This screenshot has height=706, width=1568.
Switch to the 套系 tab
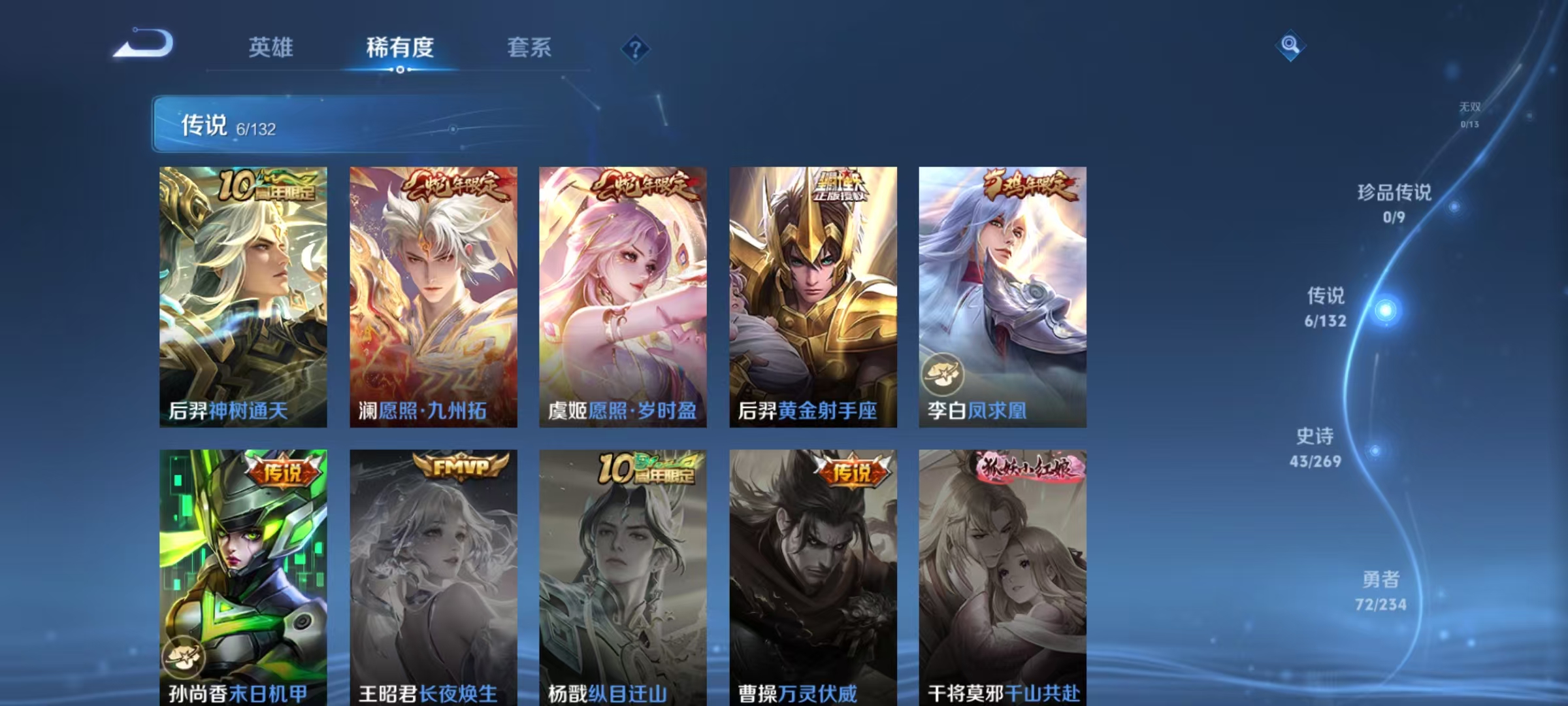coord(531,47)
